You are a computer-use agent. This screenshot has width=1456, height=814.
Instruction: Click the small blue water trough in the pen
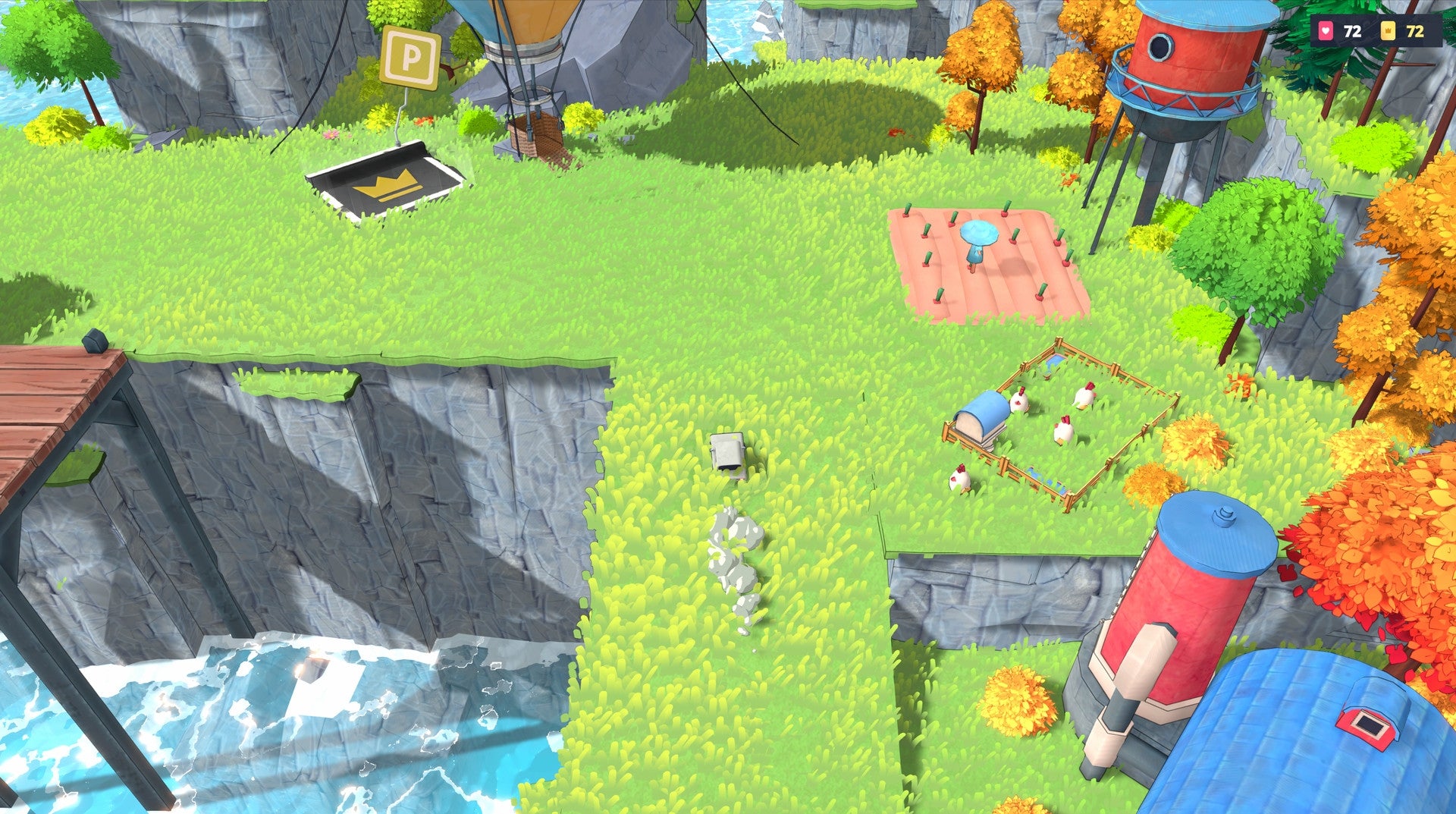(x=1052, y=361)
